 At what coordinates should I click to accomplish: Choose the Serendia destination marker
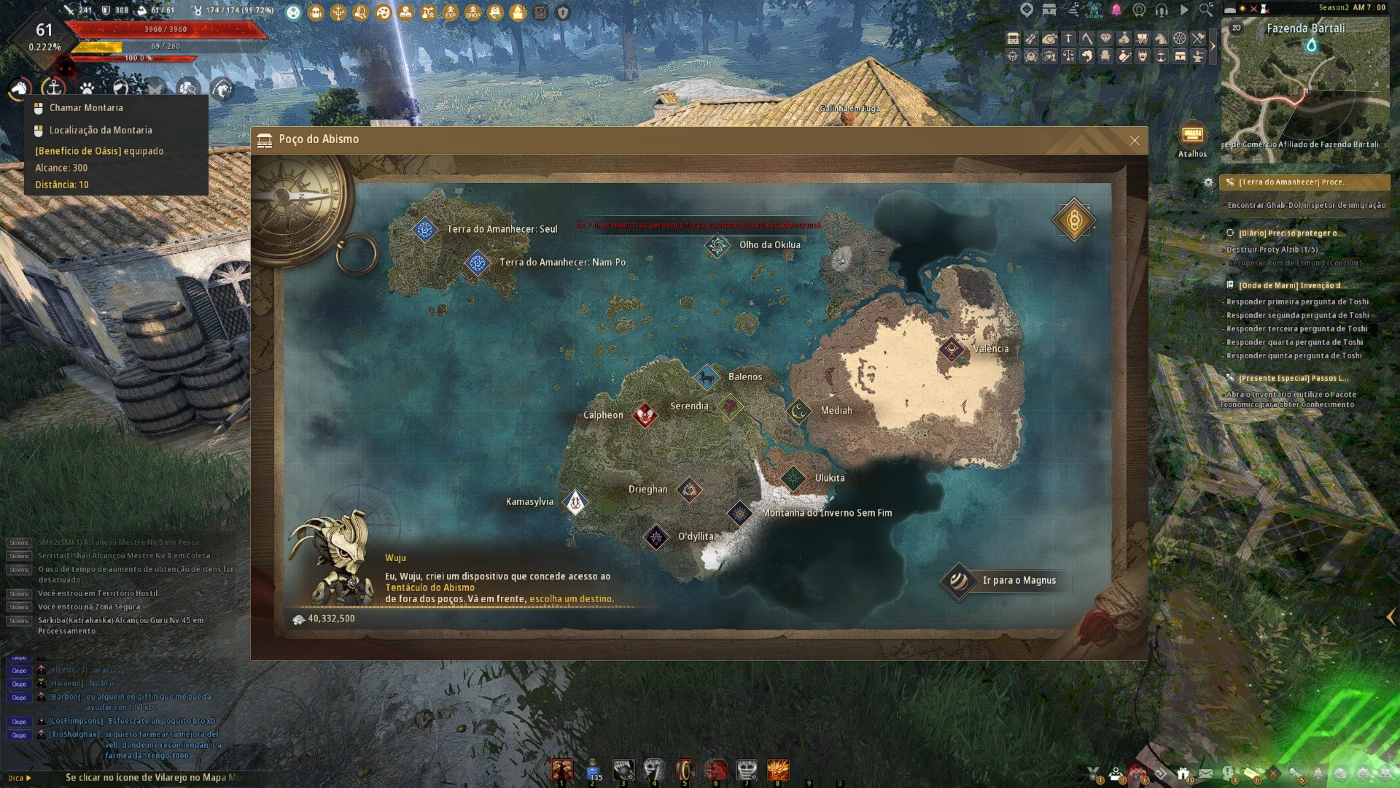(x=730, y=407)
